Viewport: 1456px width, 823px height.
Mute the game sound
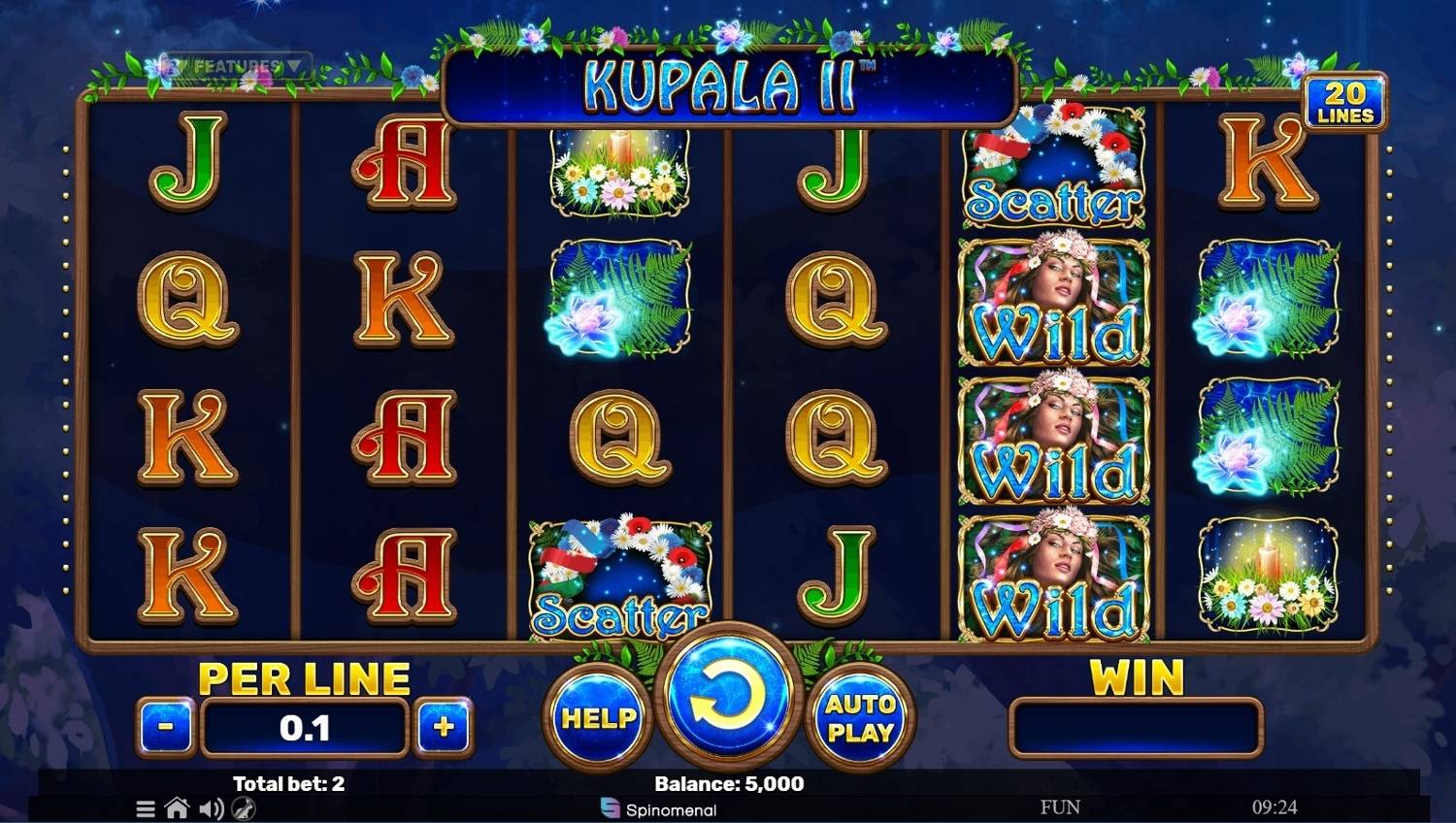pyautogui.click(x=210, y=807)
